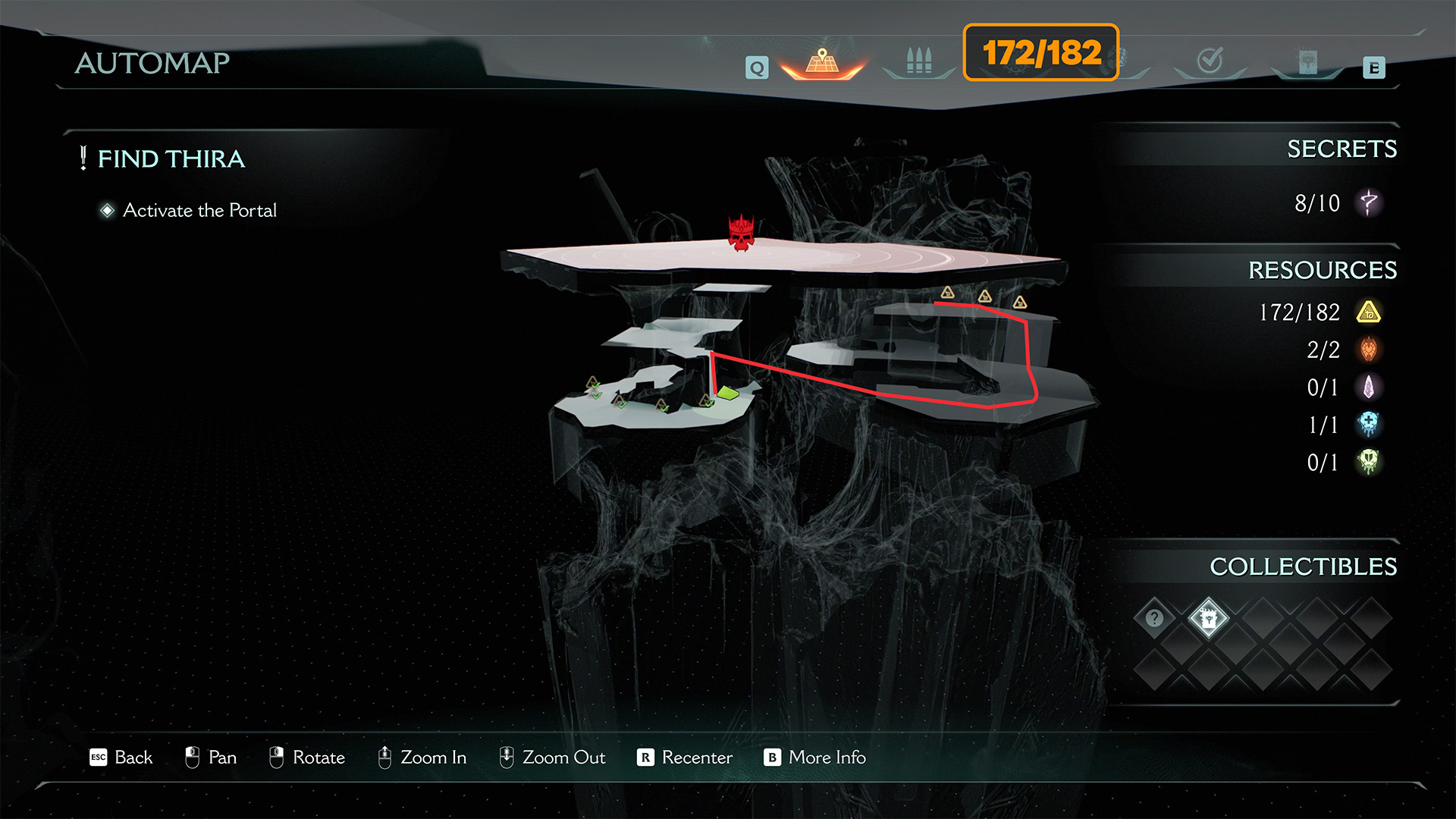Click the Back button
This screenshot has width=1456, height=819.
tap(121, 758)
